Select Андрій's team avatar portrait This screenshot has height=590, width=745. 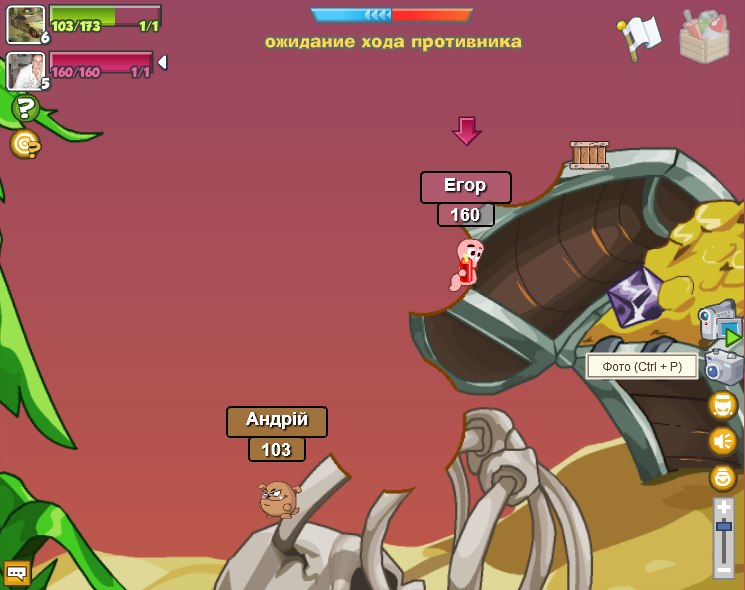[24, 23]
